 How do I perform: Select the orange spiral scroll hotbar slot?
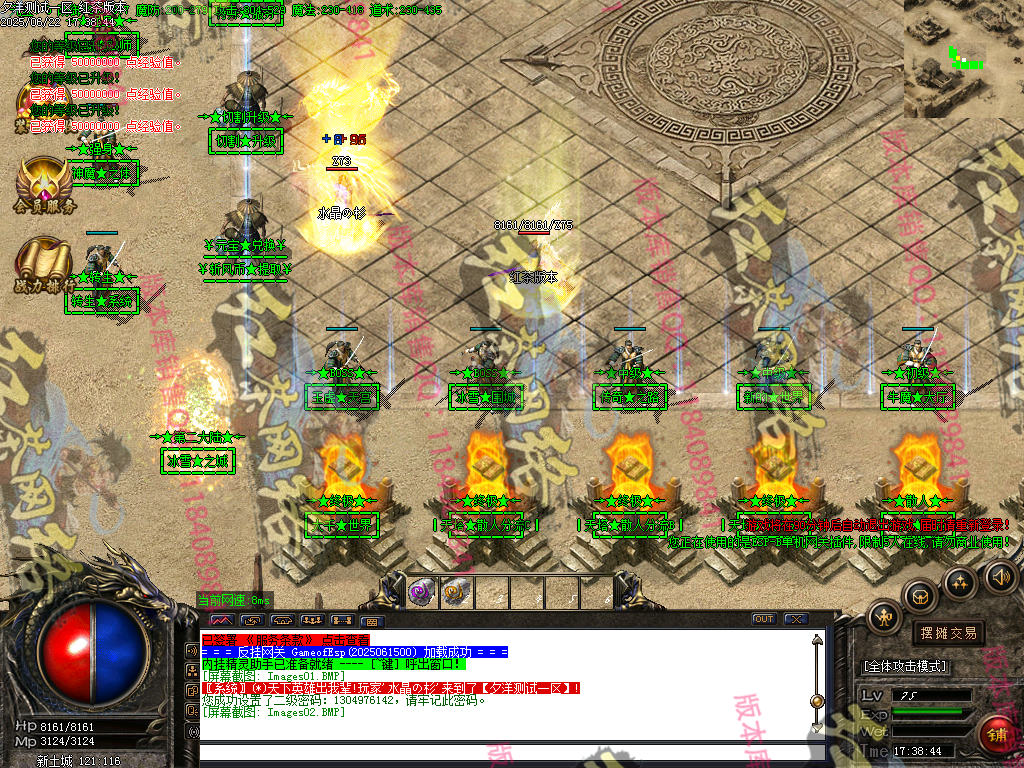pos(456,592)
